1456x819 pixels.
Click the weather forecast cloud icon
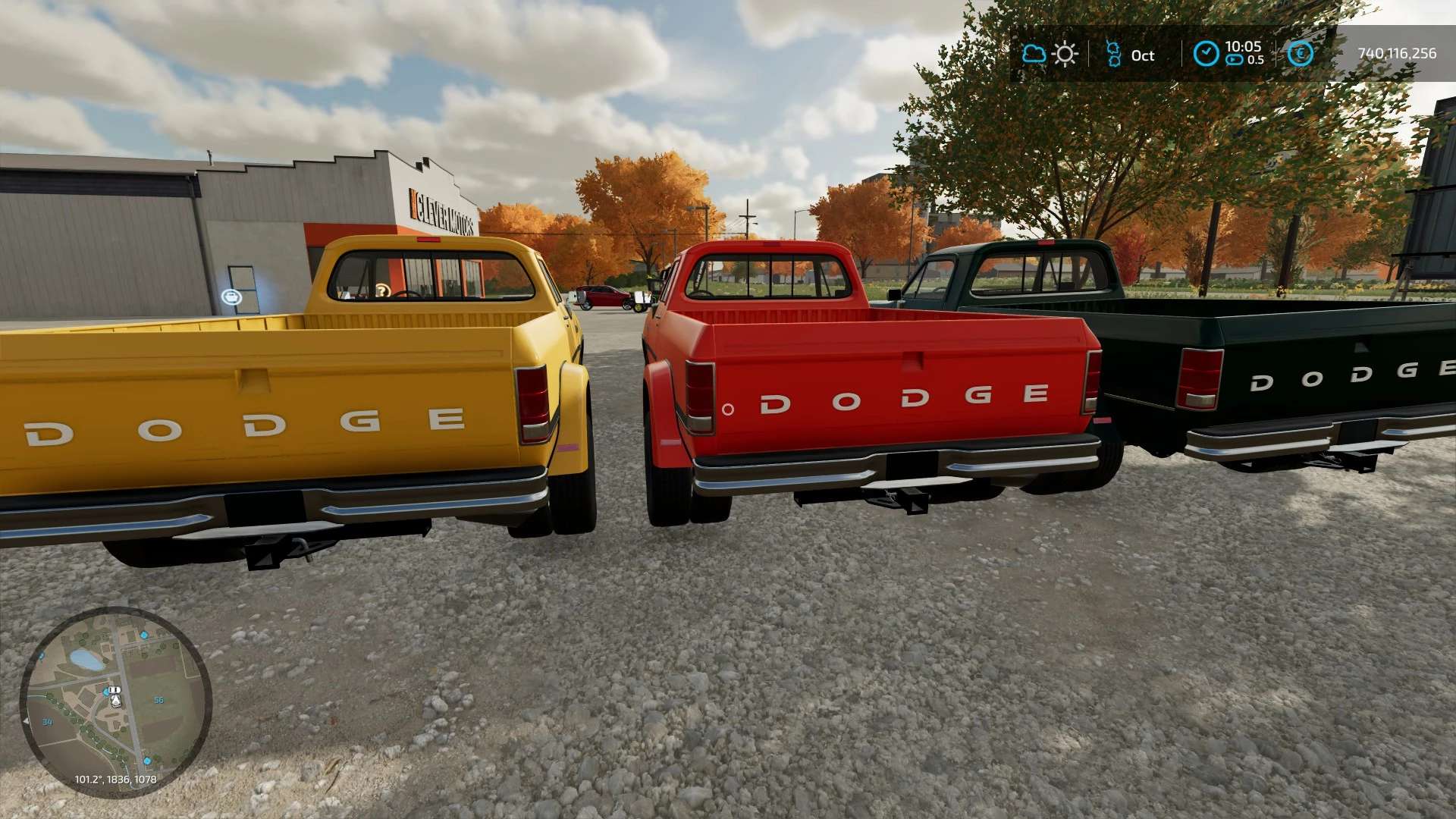click(1034, 54)
